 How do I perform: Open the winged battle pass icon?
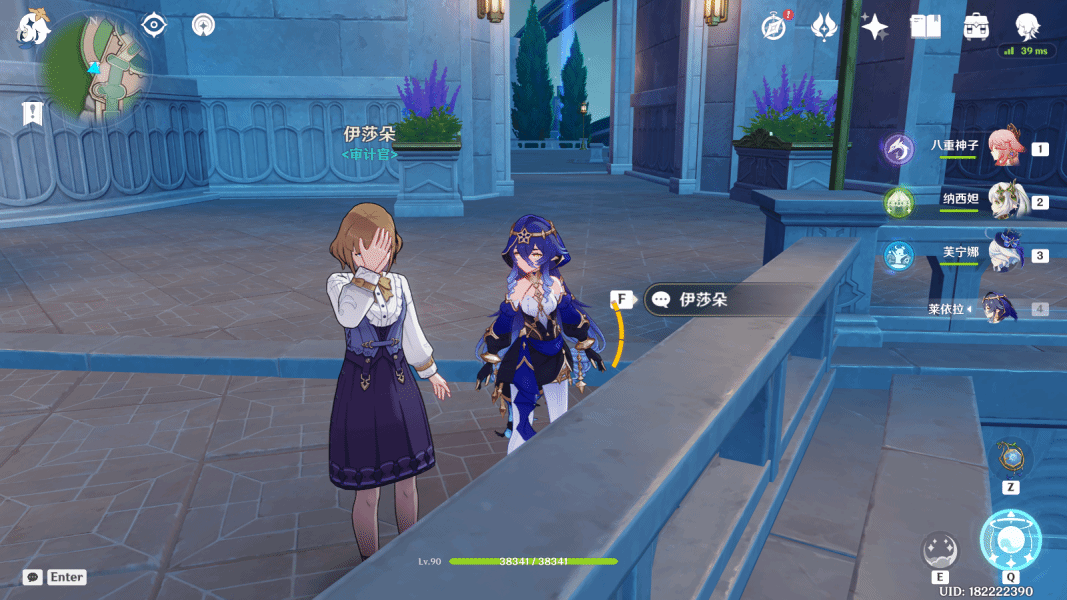click(x=824, y=27)
